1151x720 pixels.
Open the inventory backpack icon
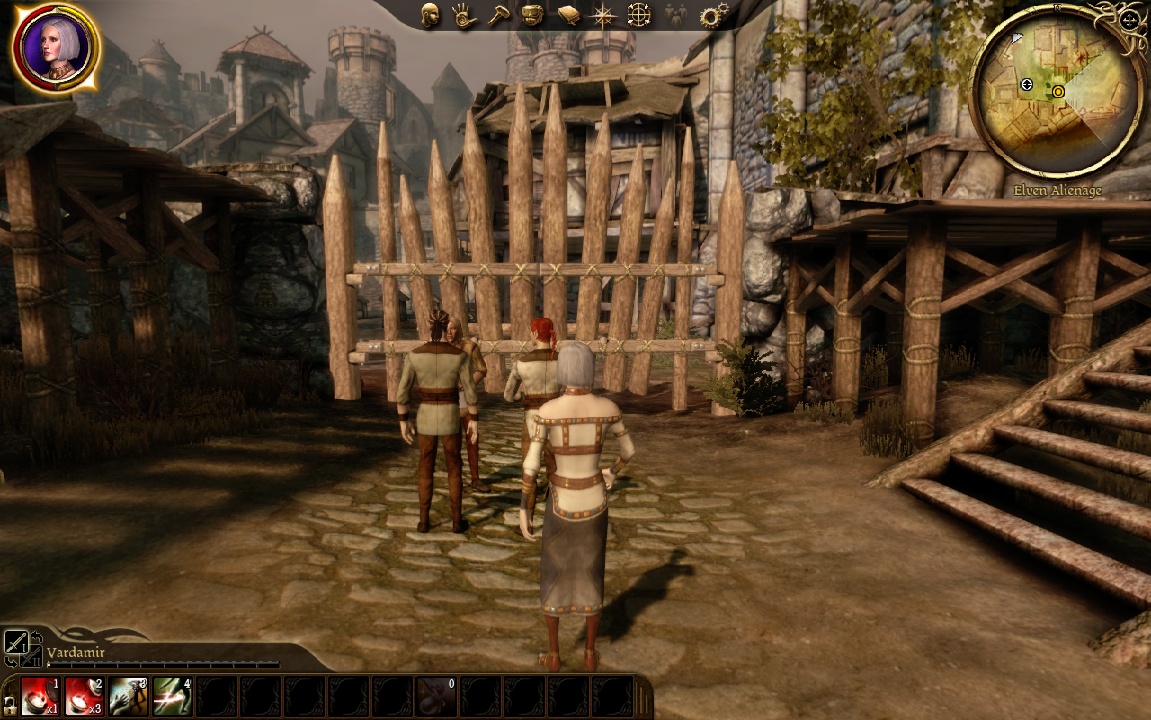point(533,15)
